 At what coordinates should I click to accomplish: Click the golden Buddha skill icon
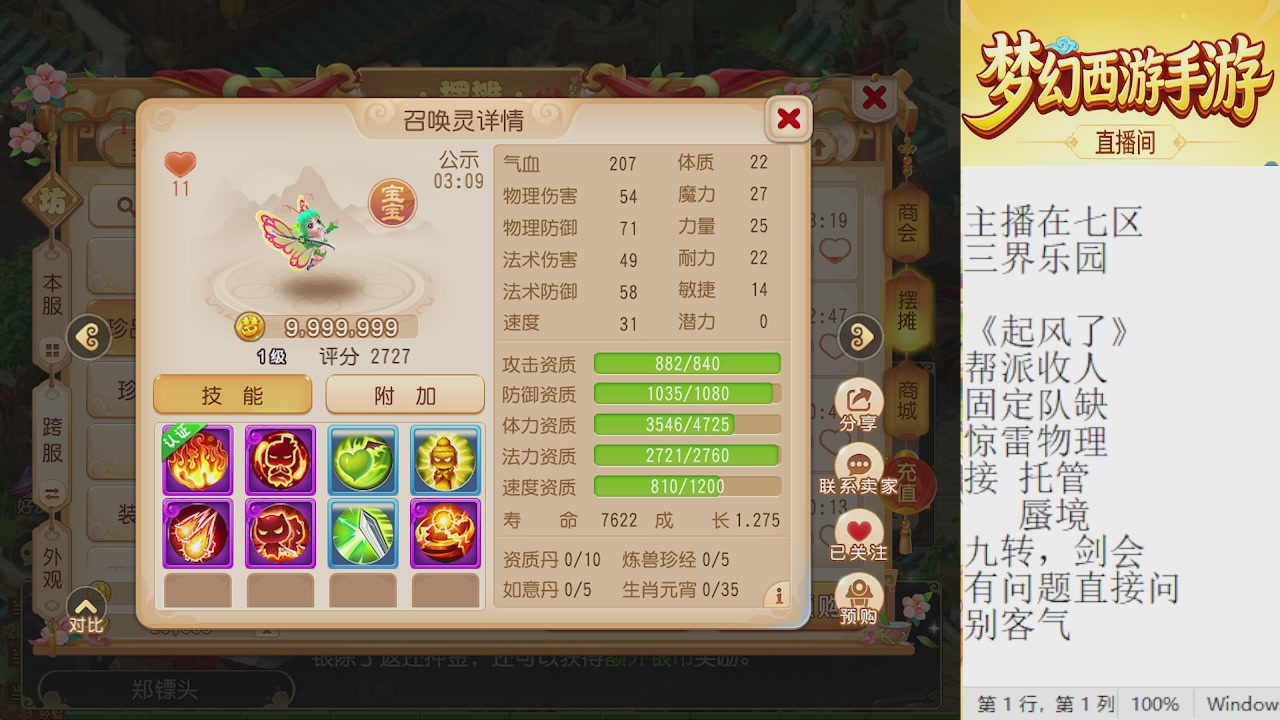click(445, 460)
